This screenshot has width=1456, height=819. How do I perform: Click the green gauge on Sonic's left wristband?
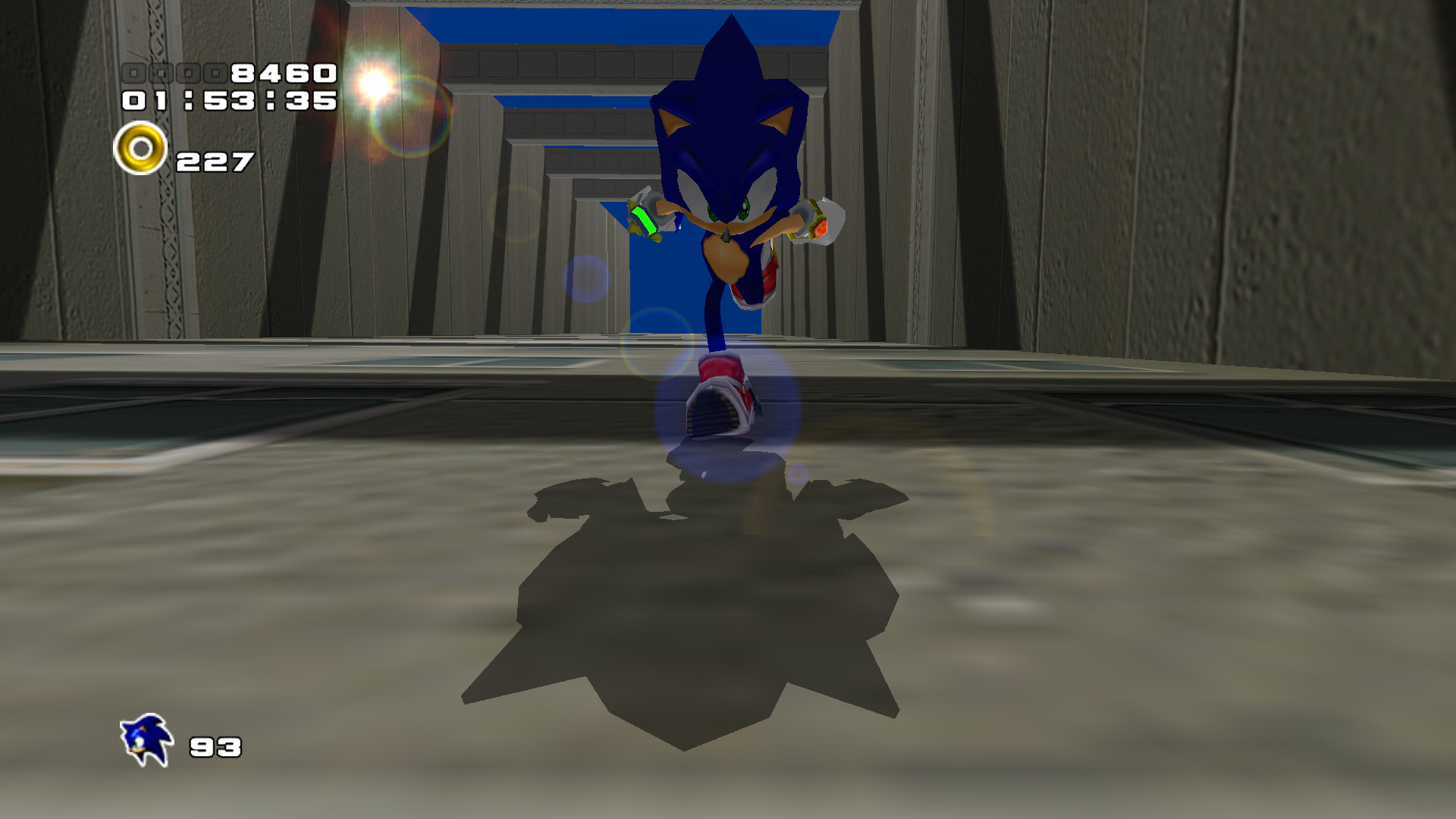(x=643, y=221)
